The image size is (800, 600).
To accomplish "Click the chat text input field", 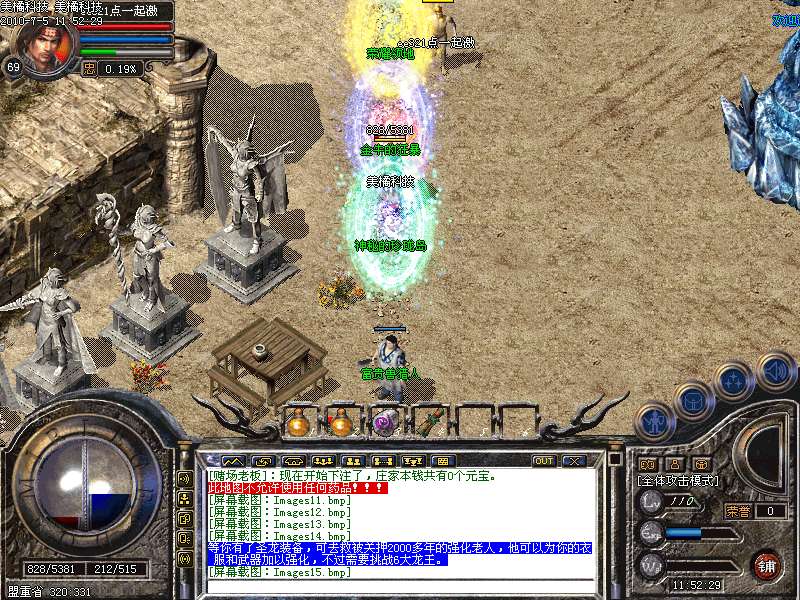I will pos(400,585).
